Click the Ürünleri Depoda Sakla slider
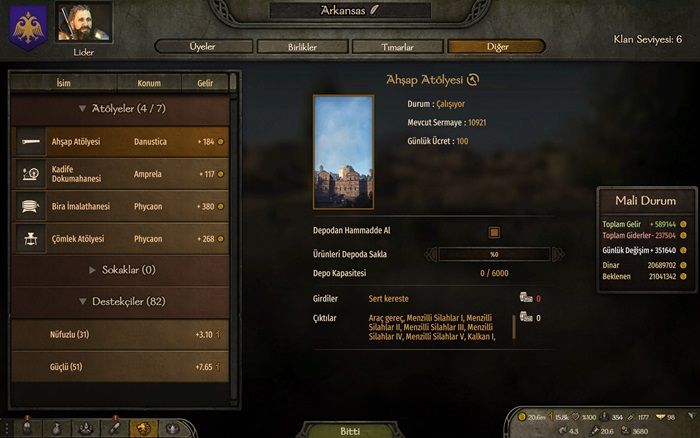Image resolution: width=700 pixels, height=438 pixels. click(x=466, y=254)
